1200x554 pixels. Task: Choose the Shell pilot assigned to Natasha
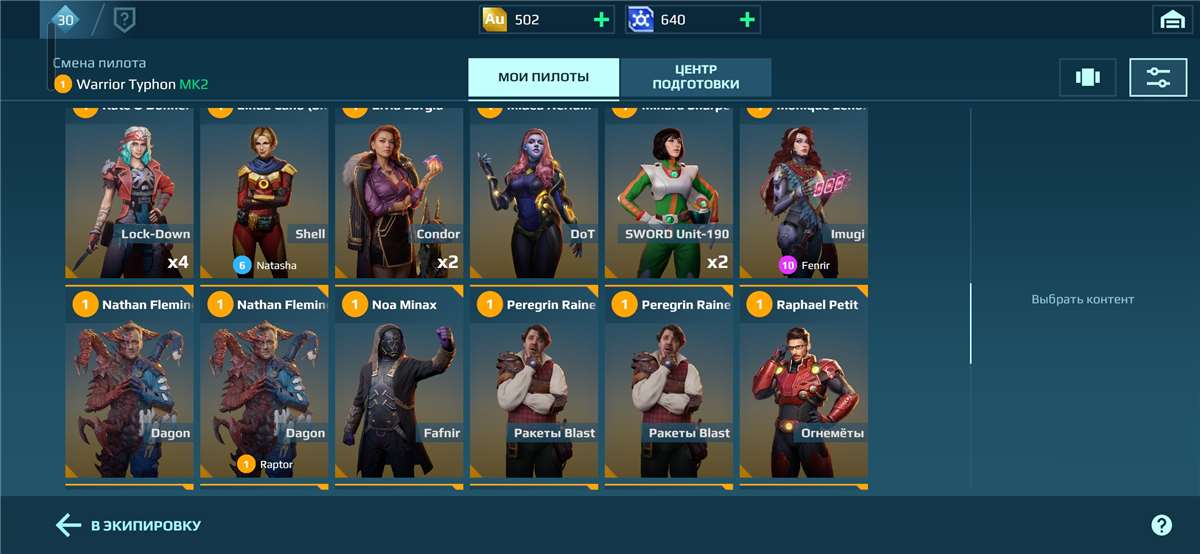264,190
